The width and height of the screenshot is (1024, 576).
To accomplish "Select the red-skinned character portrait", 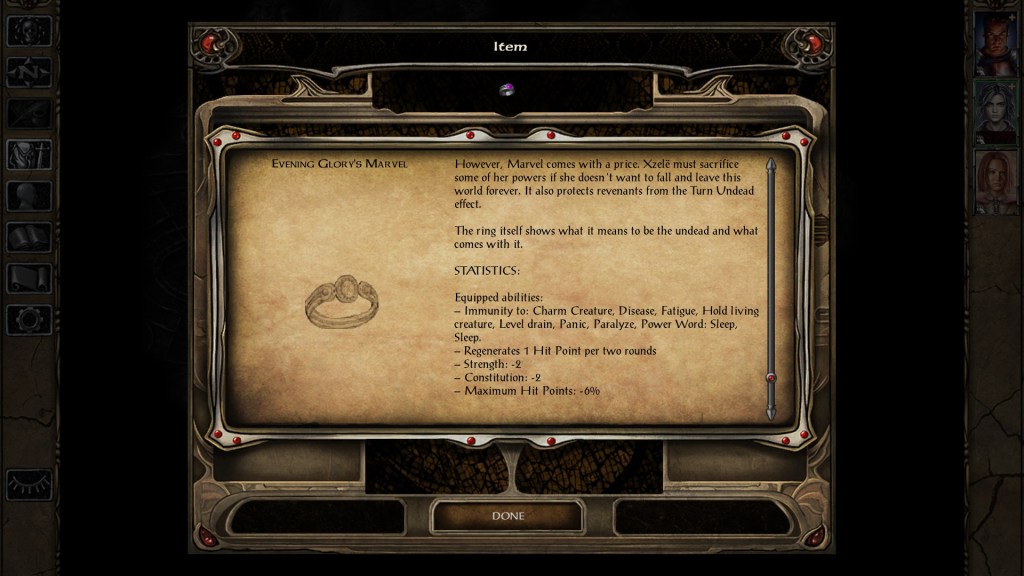I will point(996,45).
